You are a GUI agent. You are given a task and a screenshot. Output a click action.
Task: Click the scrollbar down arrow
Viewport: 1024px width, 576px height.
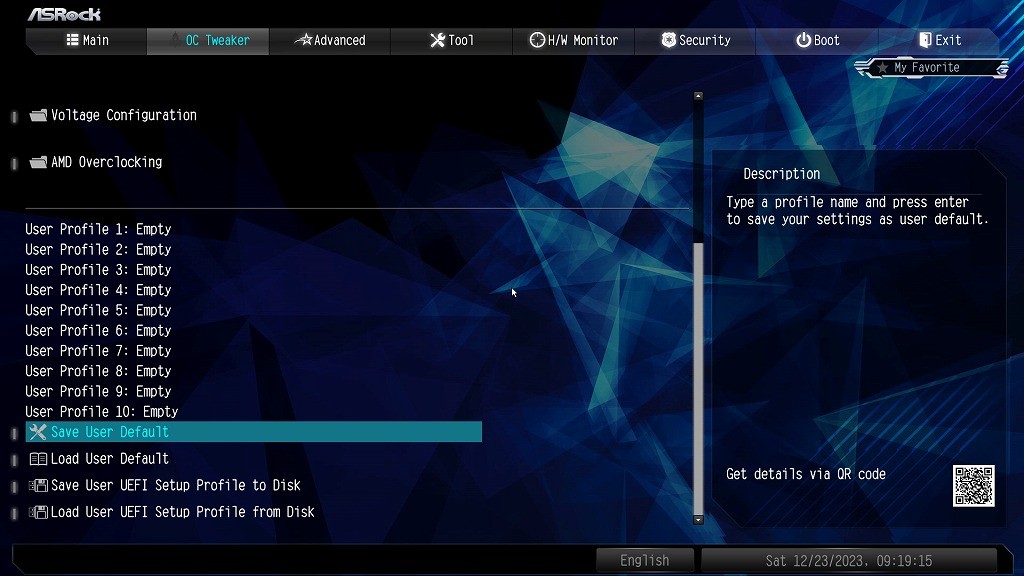(x=698, y=519)
